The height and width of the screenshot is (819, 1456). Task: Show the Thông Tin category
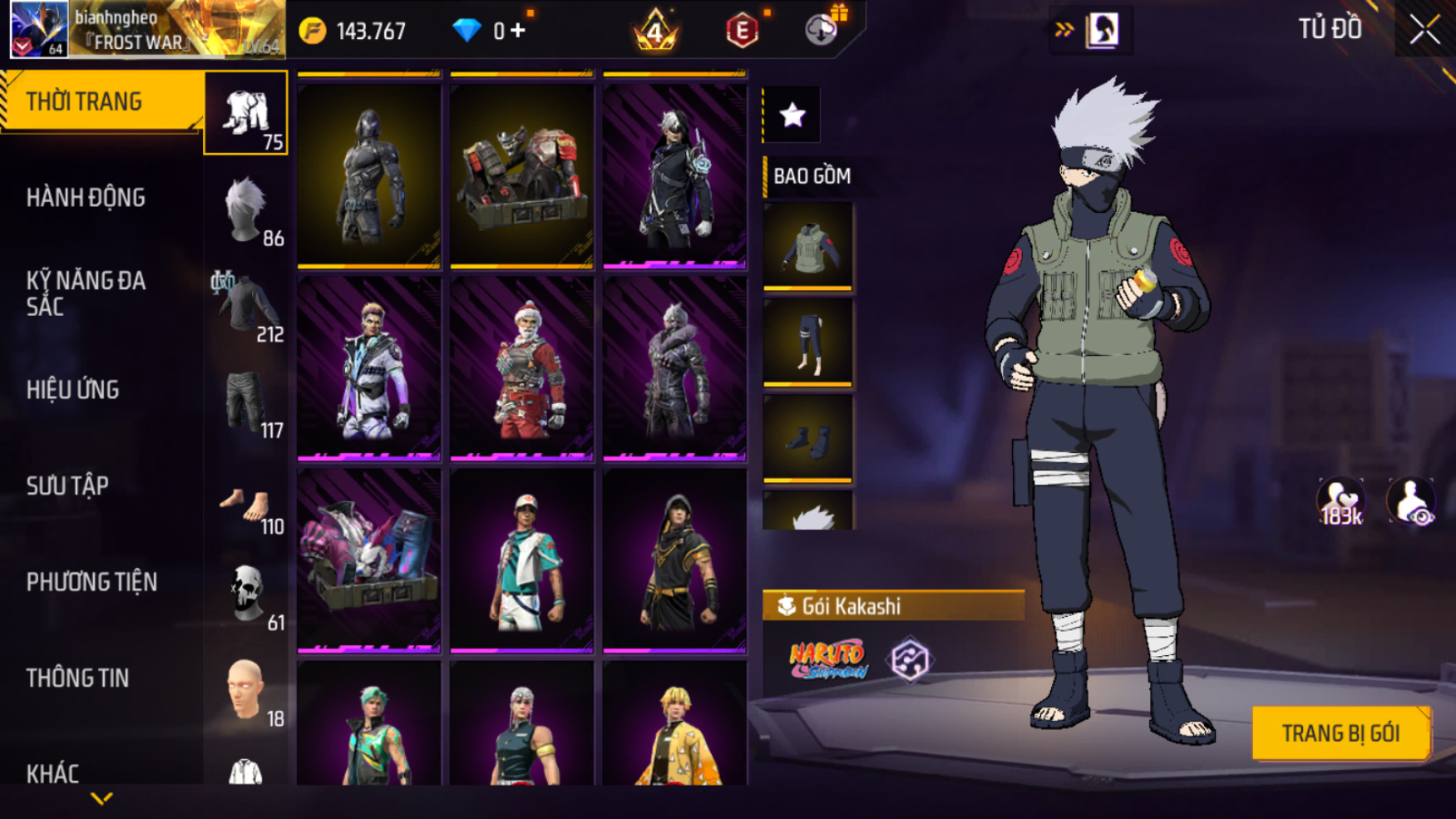(x=77, y=678)
